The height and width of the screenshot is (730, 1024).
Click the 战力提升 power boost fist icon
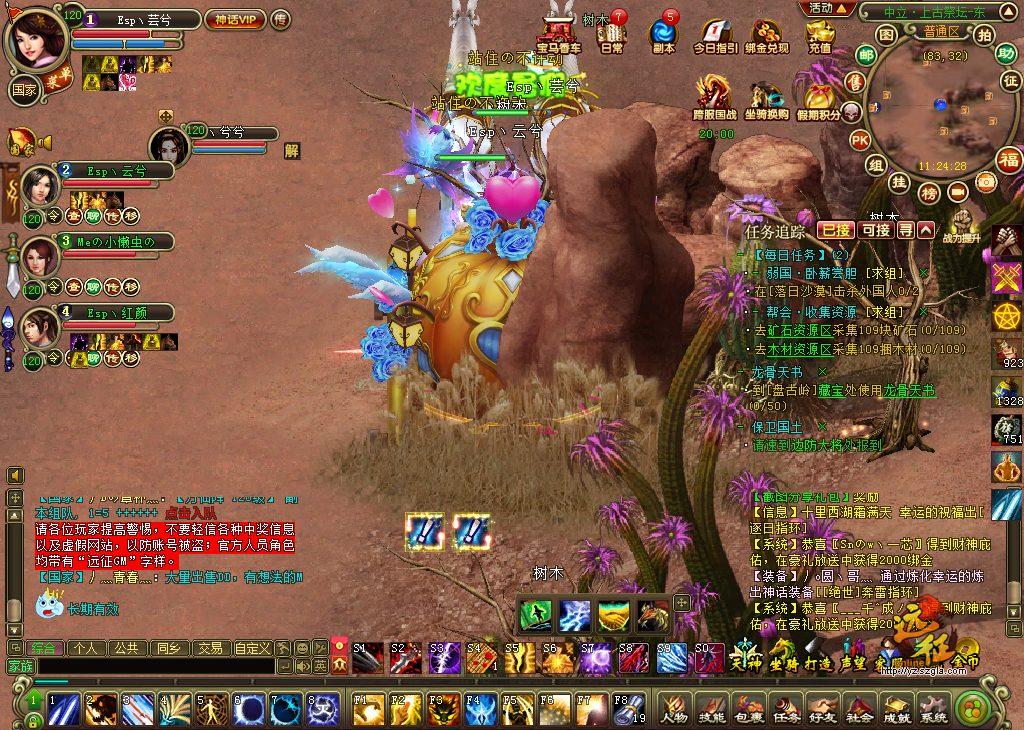coord(961,225)
